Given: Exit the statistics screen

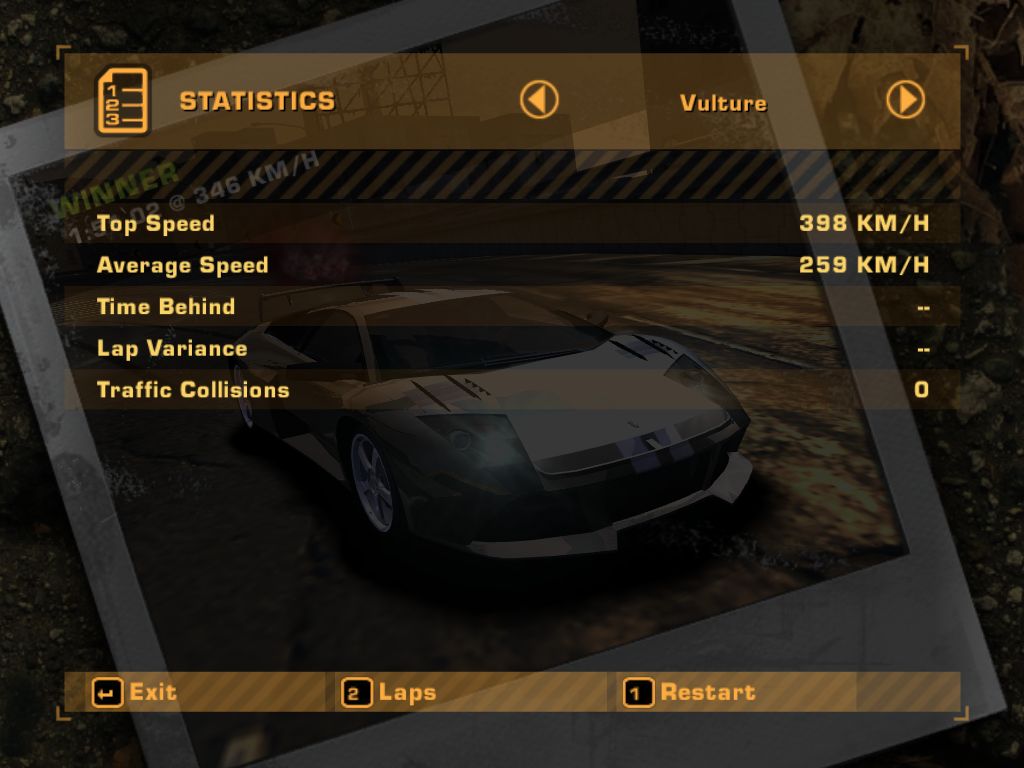Looking at the screenshot, I should 135,692.
